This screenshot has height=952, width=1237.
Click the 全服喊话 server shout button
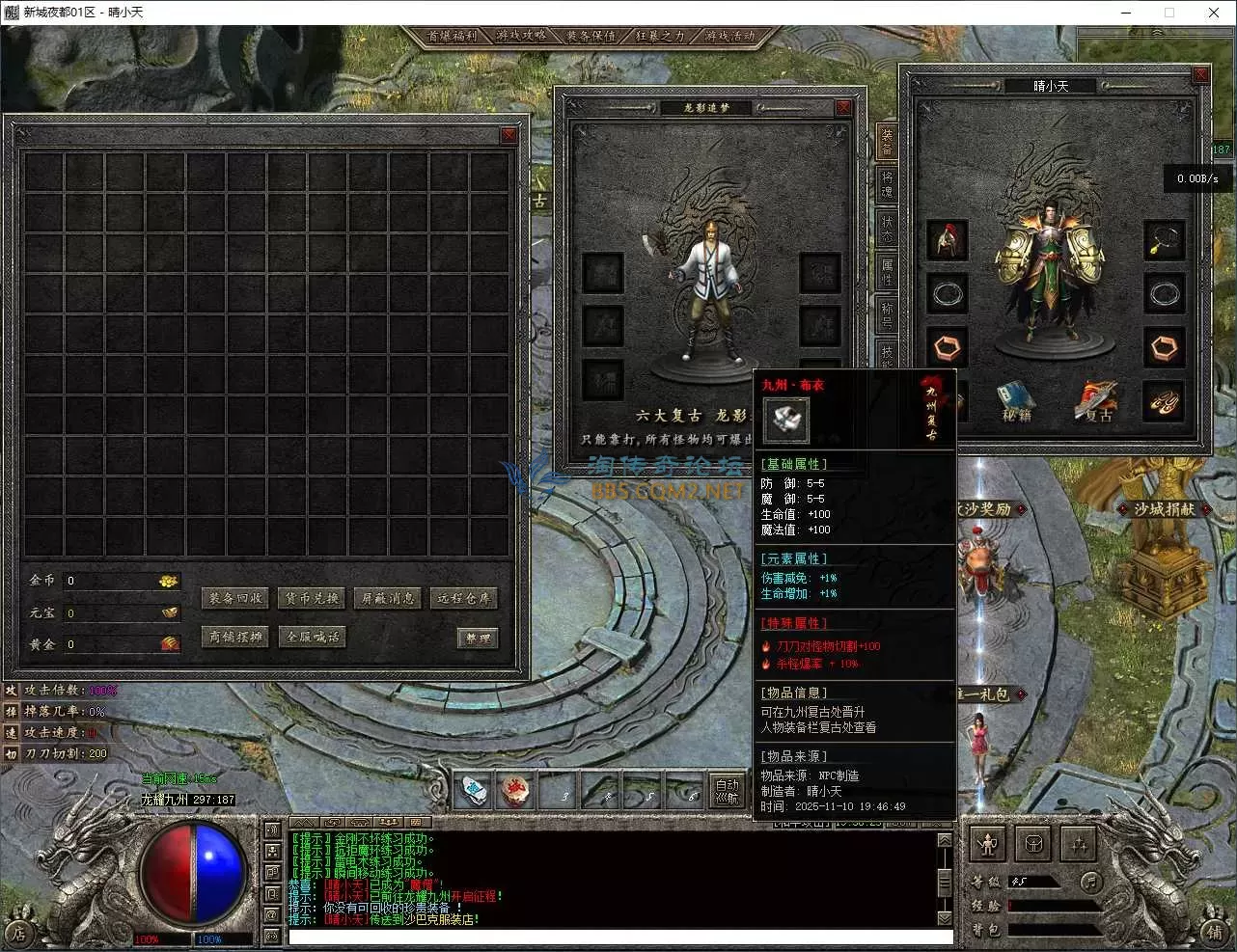[x=312, y=638]
